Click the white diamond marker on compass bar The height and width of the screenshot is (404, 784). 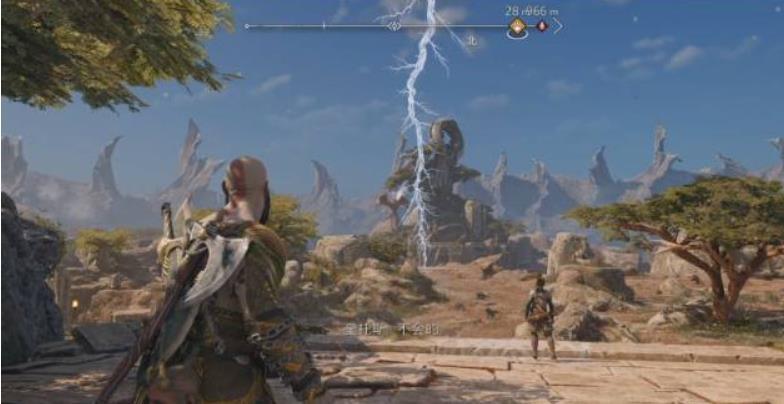(x=395, y=26)
